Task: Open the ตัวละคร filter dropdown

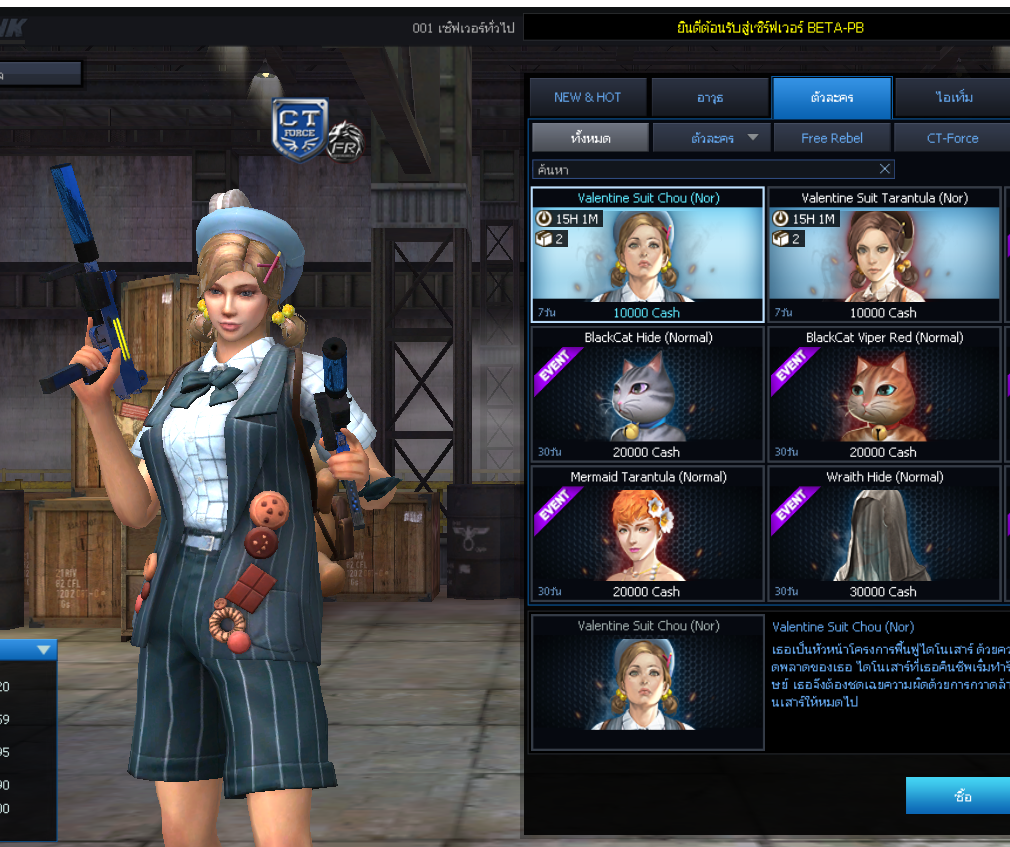Action: (x=712, y=138)
